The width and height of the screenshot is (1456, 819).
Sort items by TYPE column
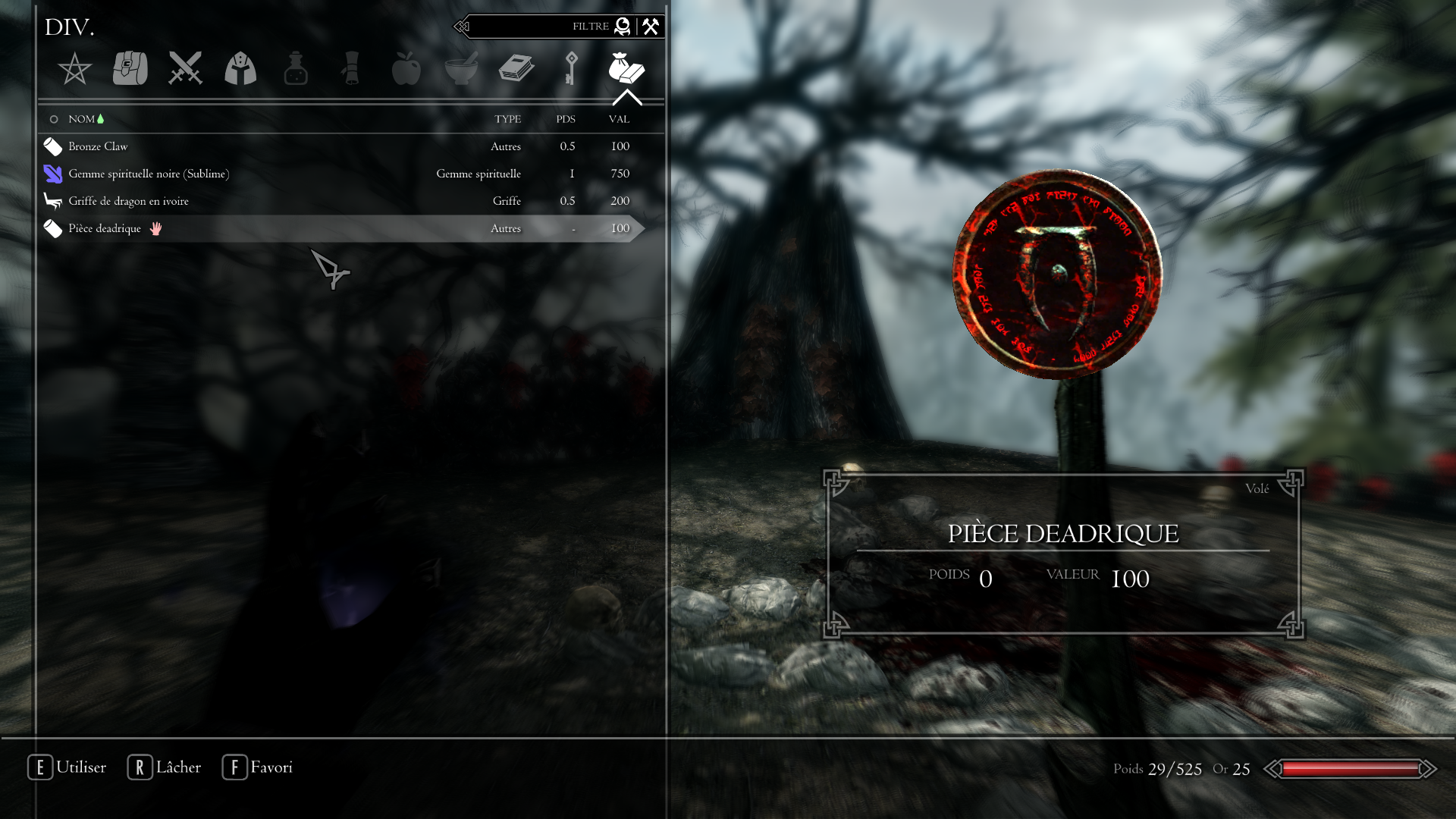point(507,119)
